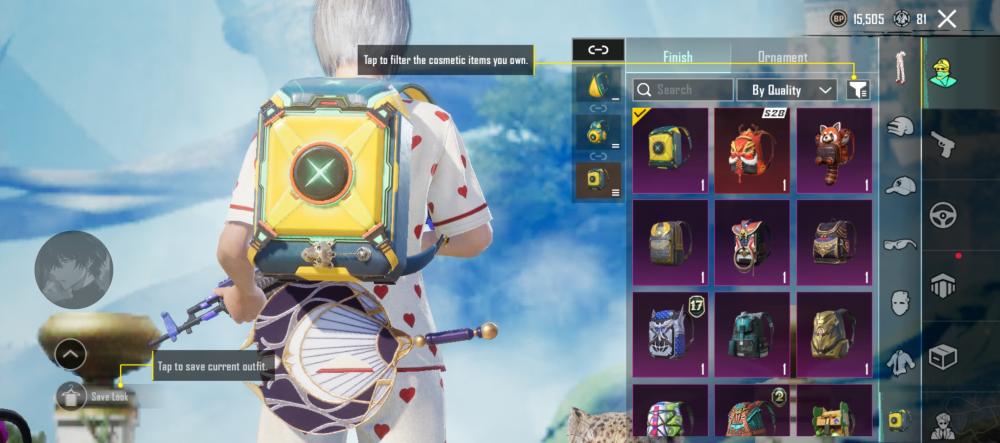The image size is (1000, 443).
Task: Select the red tiger mask backpack
Action: [752, 150]
